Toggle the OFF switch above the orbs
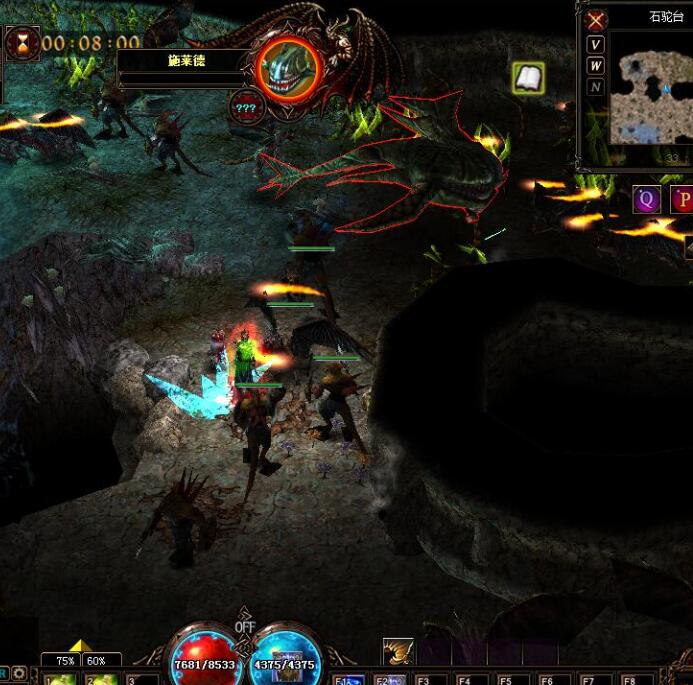Viewport: 693px width, 685px height. pyautogui.click(x=245, y=626)
